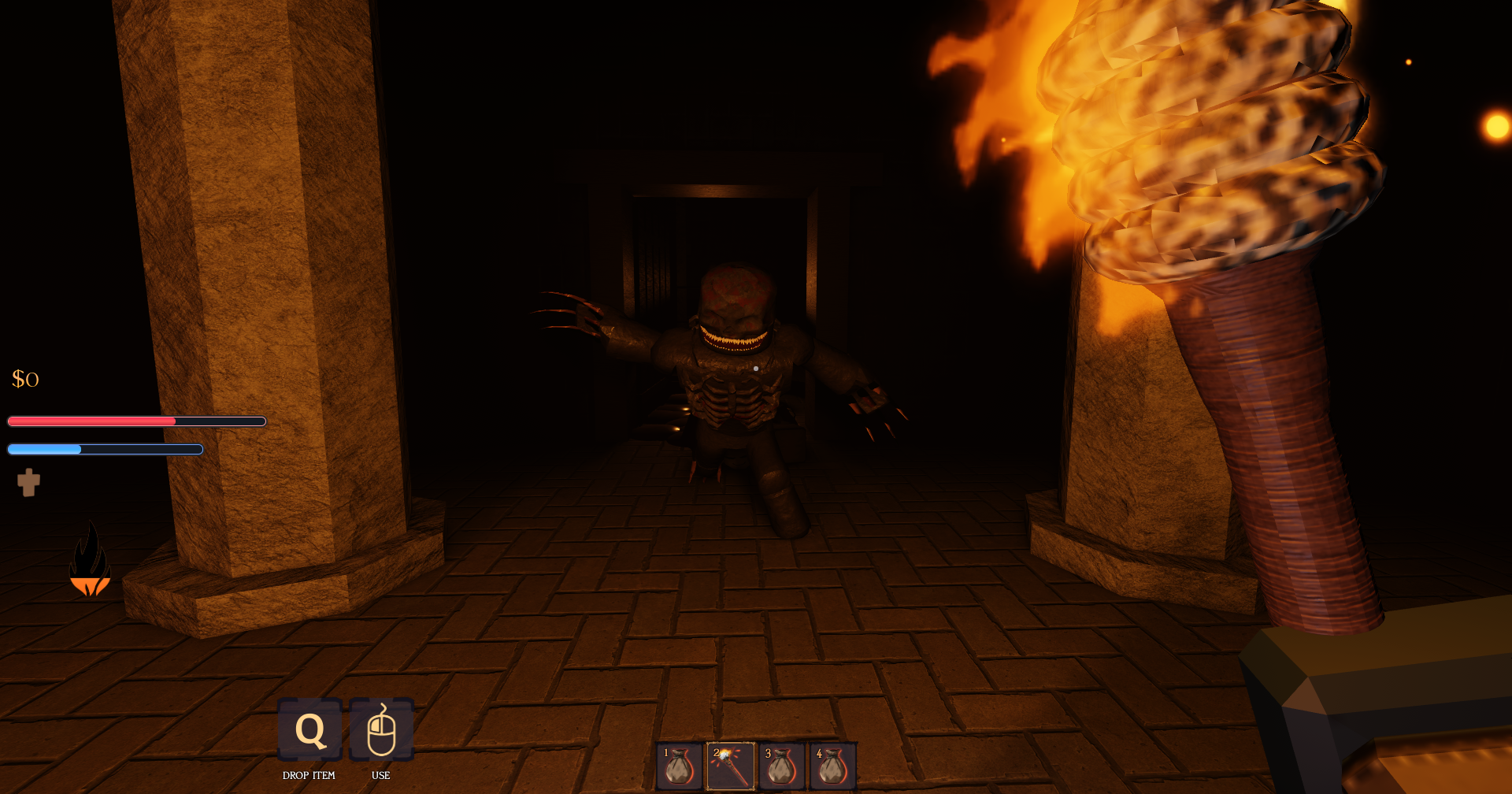Click the USE label text
This screenshot has height=794, width=1512.
(382, 775)
